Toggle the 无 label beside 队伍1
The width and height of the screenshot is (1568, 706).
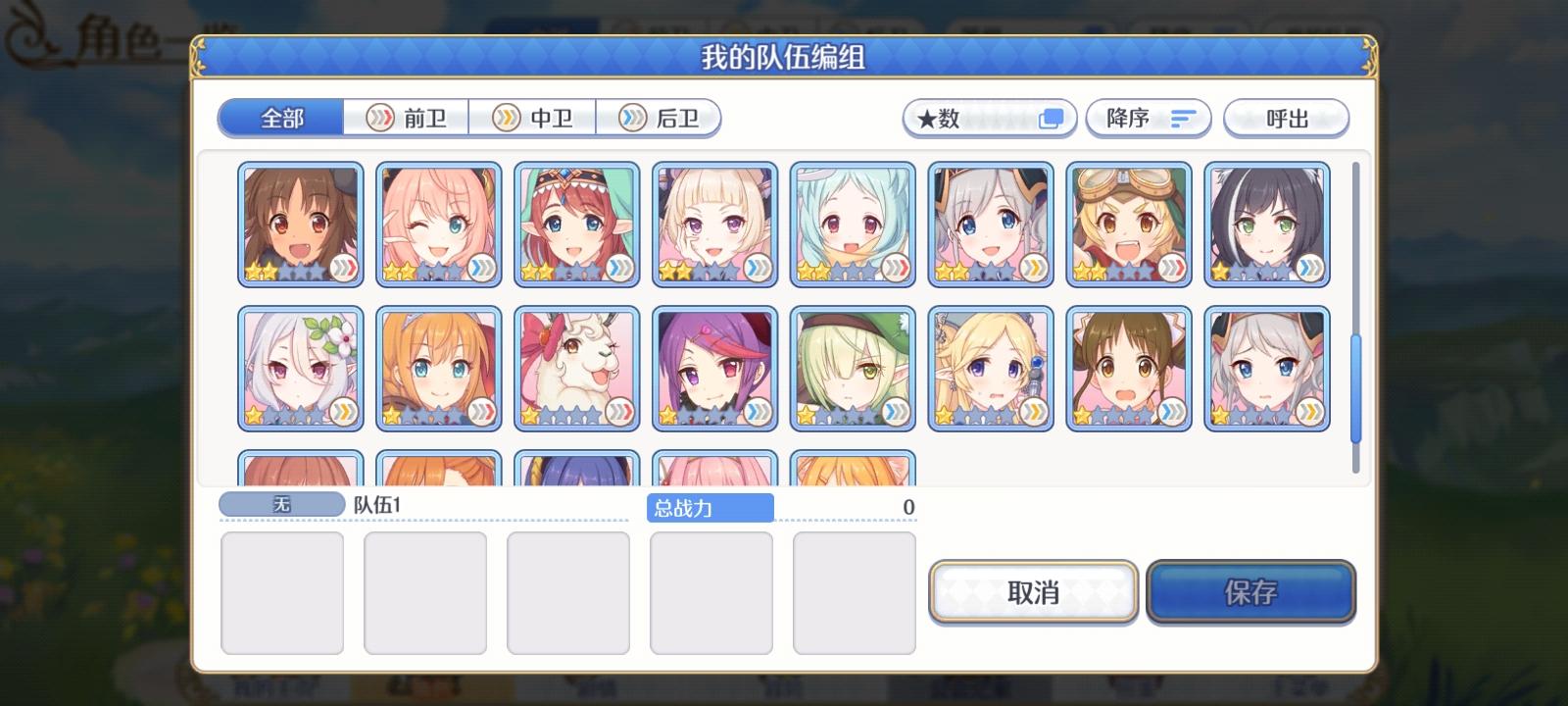281,504
